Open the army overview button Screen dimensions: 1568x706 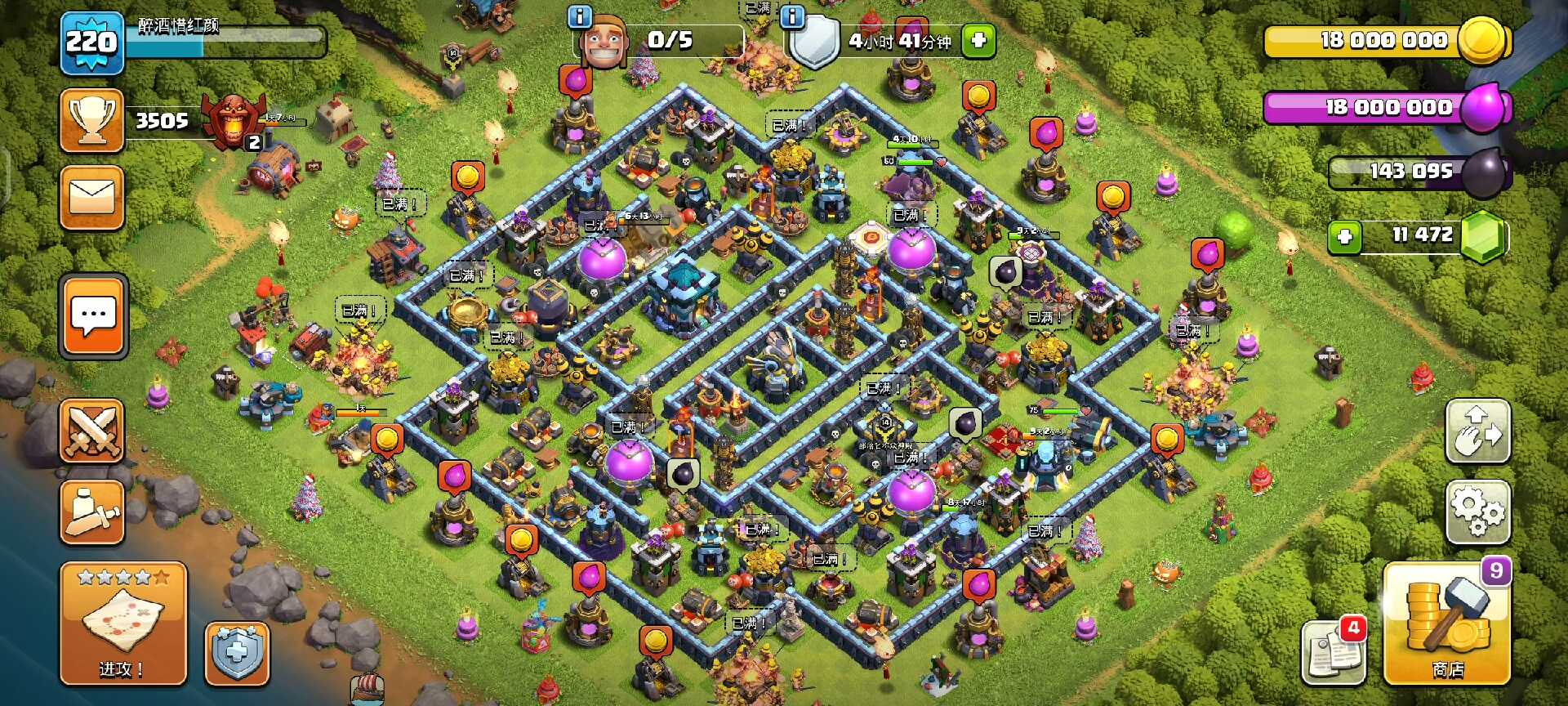(91, 512)
